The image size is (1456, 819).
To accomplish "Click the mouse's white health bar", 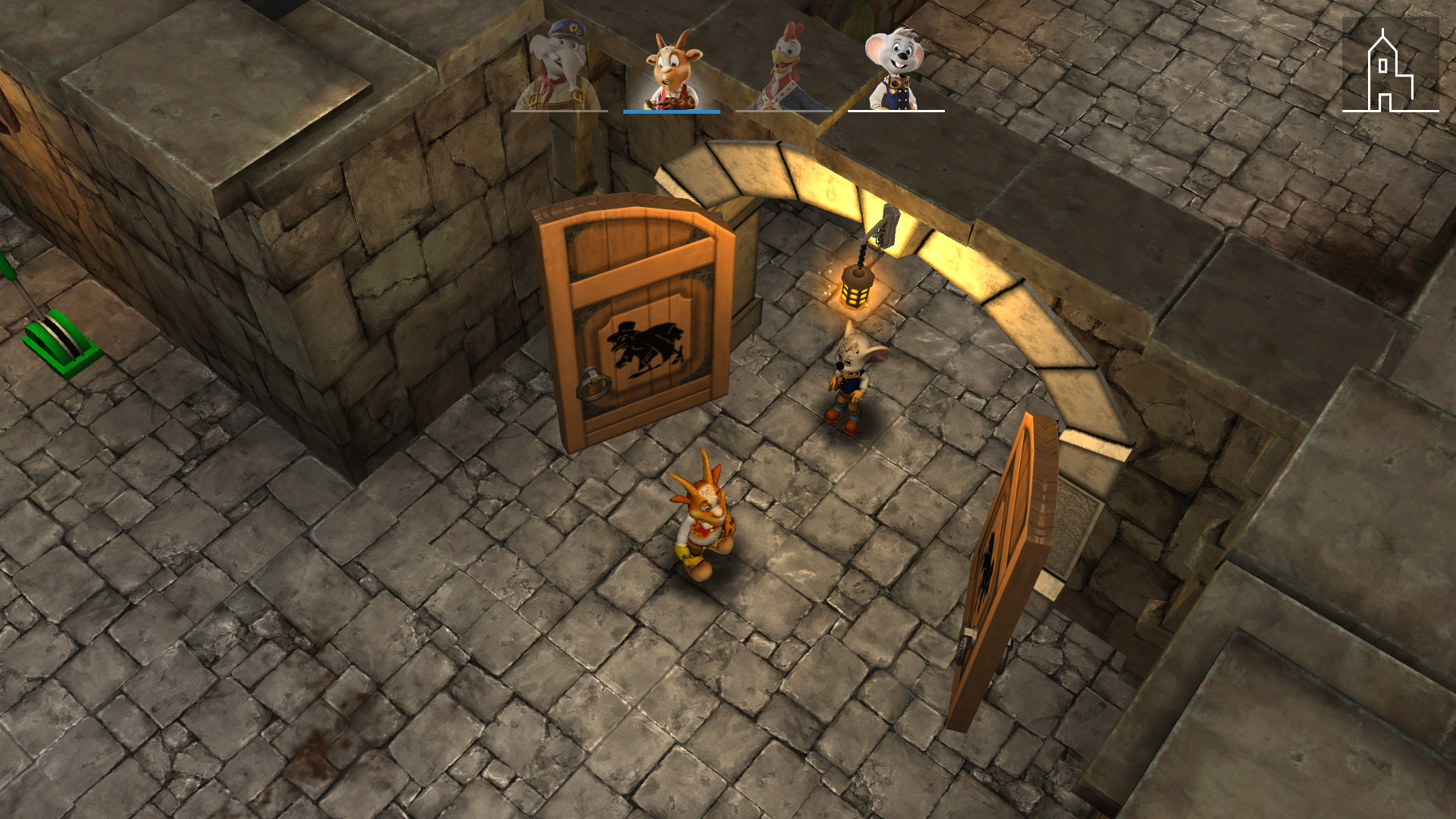I will tap(896, 110).
